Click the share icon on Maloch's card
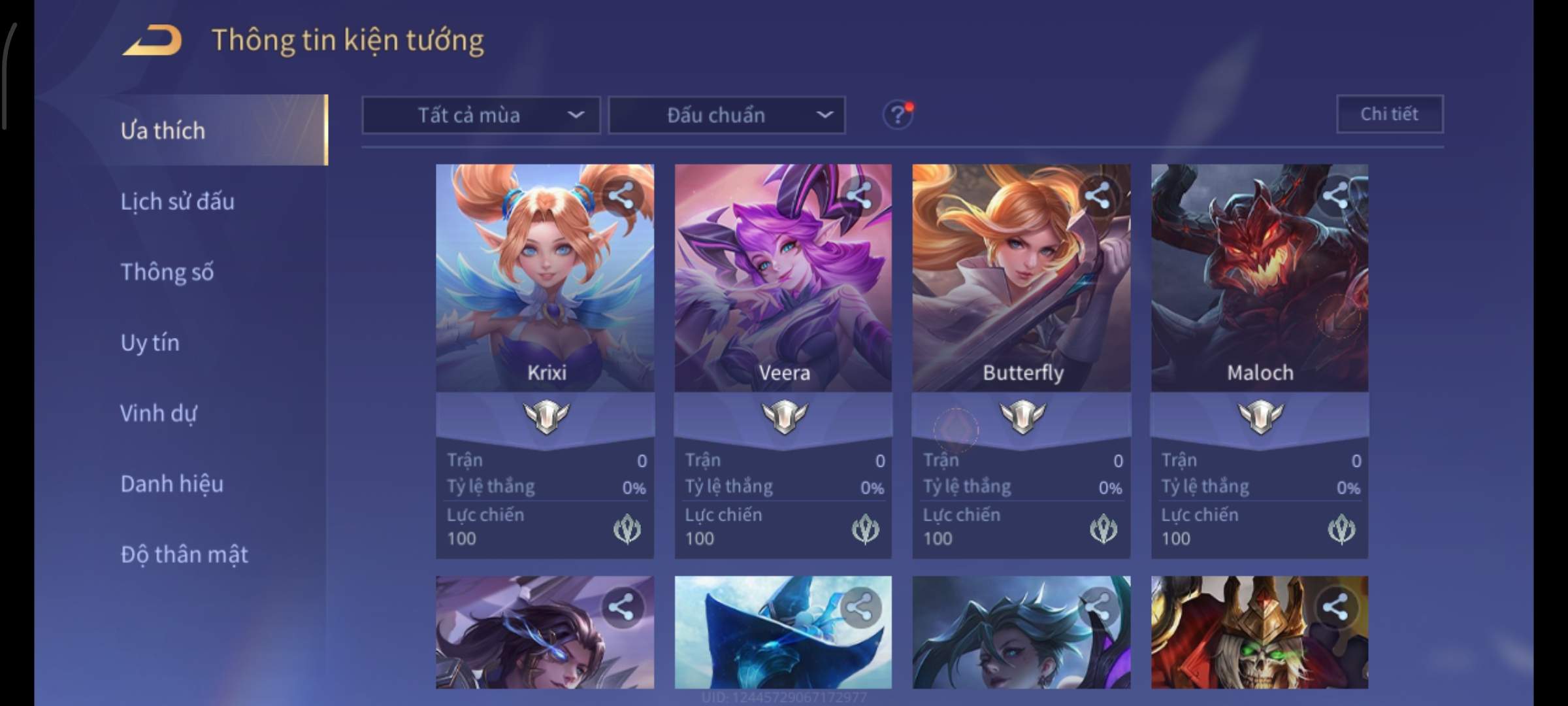 click(1335, 195)
